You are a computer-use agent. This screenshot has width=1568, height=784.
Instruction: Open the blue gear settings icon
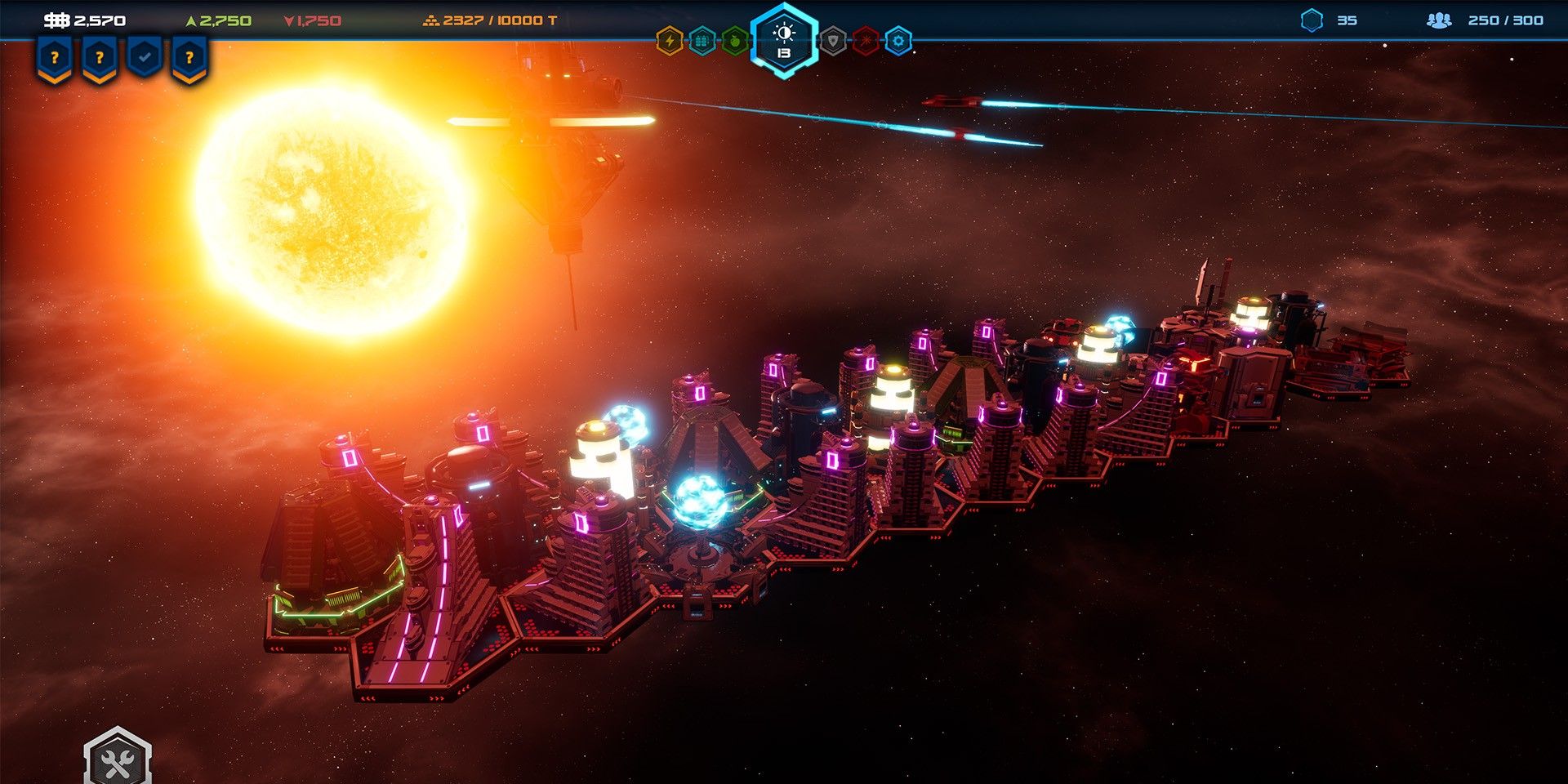[898, 41]
